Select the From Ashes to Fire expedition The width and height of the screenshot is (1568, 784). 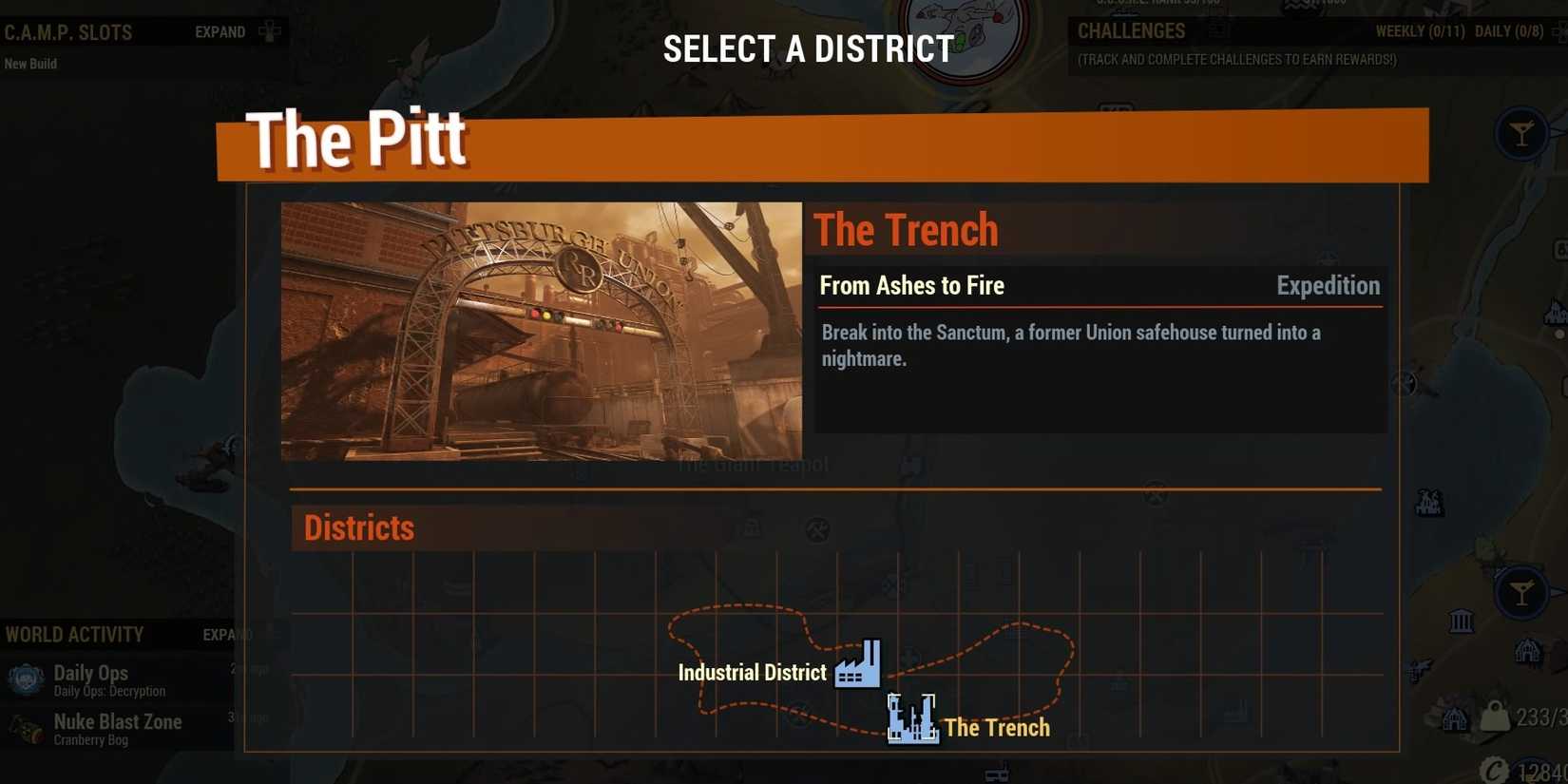(x=911, y=285)
